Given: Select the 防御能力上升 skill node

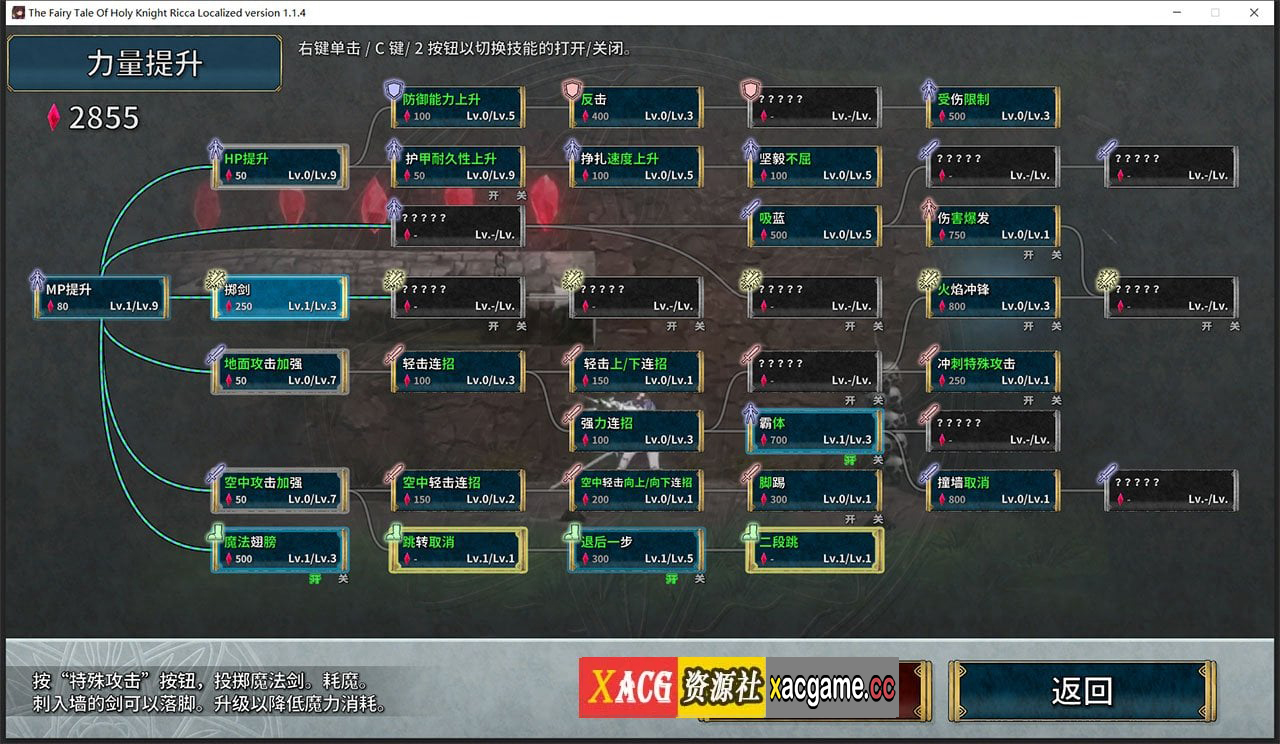Looking at the screenshot, I should click(x=458, y=107).
